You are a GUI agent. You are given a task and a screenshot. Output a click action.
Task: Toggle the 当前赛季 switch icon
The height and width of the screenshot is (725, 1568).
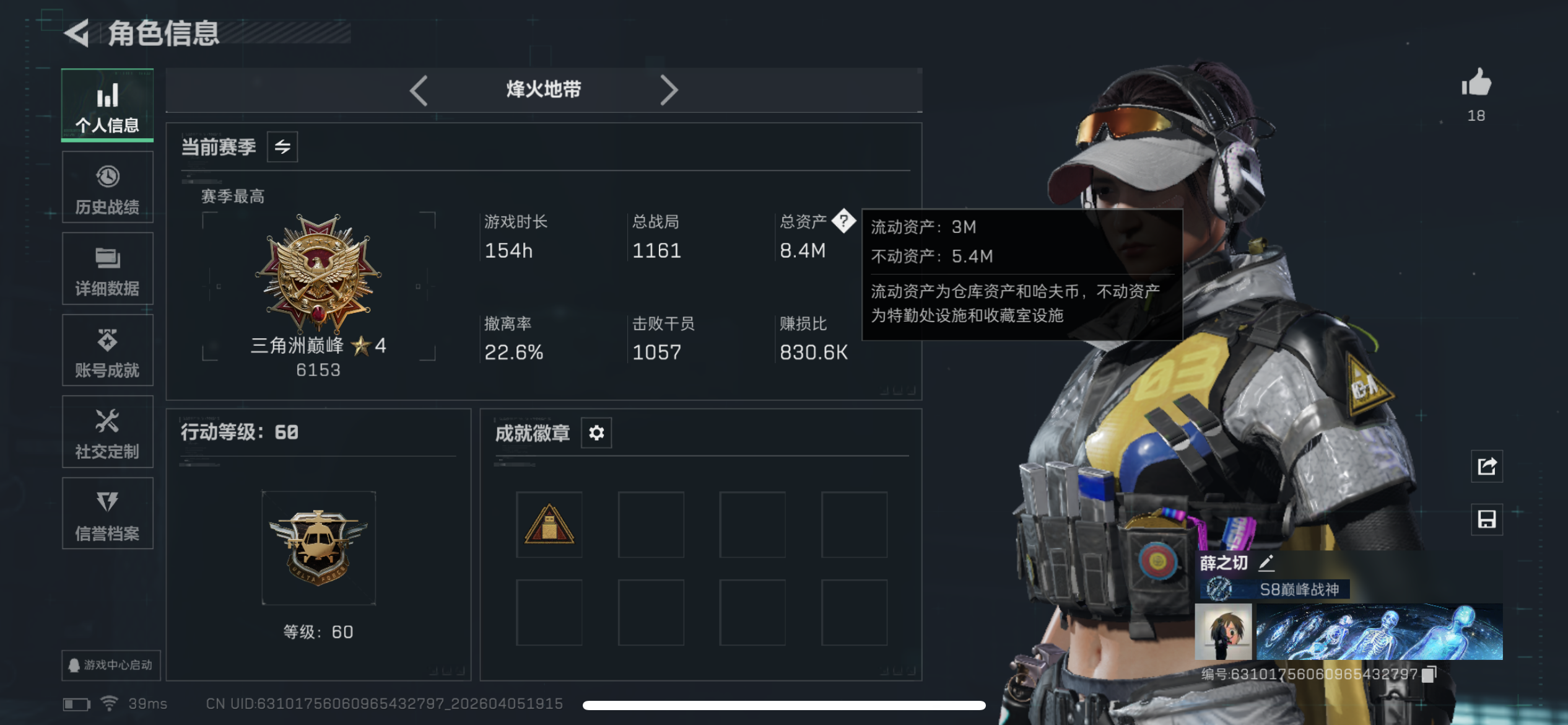click(x=282, y=146)
